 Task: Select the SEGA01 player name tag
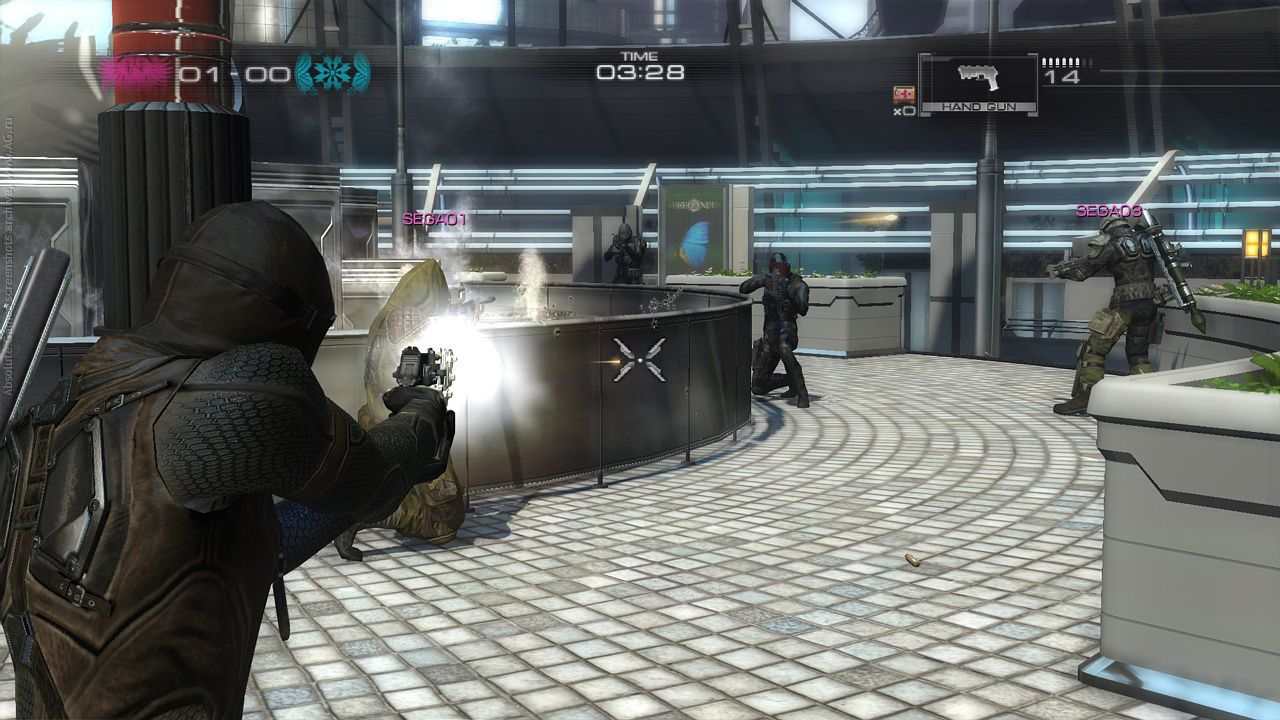tap(434, 218)
